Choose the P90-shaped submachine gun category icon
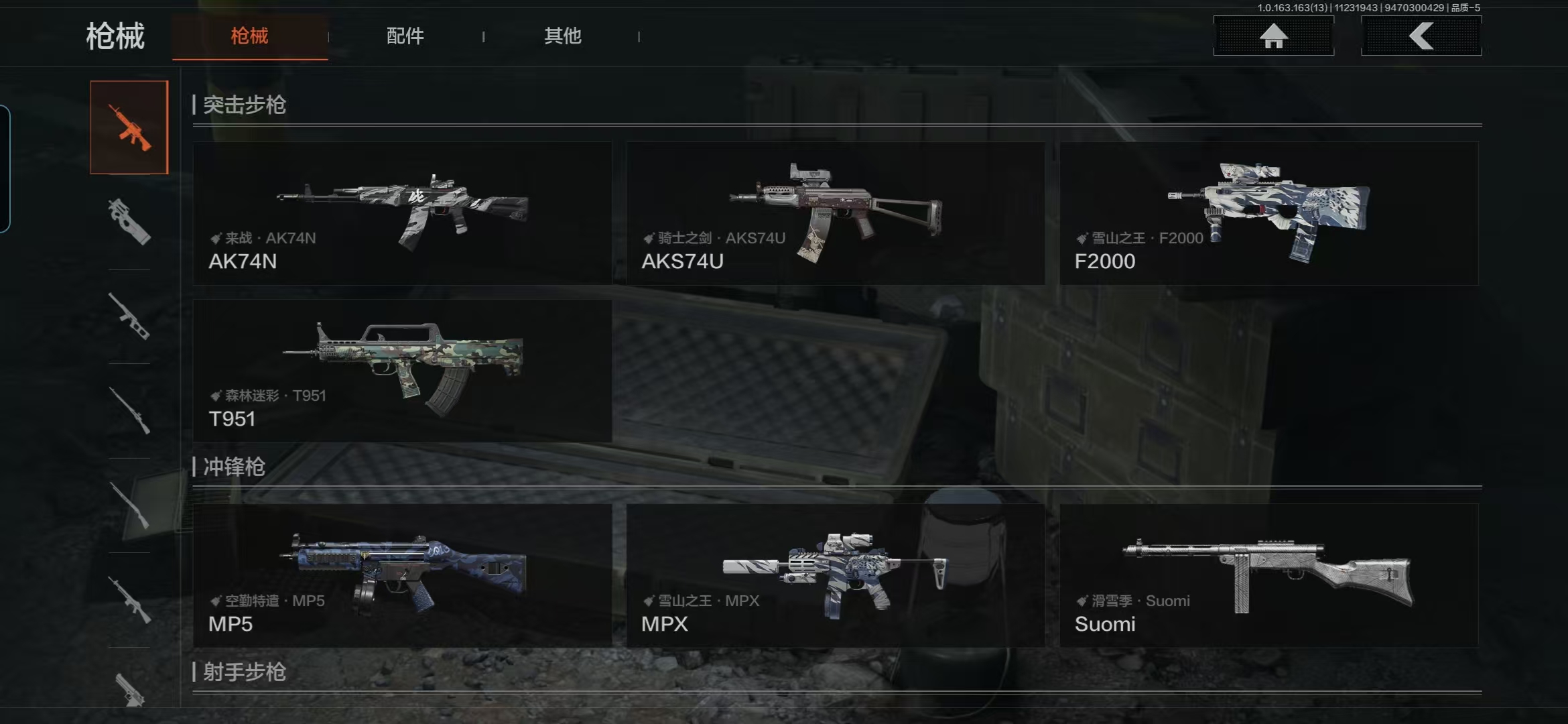Viewport: 1568px width, 724px height. (129, 222)
